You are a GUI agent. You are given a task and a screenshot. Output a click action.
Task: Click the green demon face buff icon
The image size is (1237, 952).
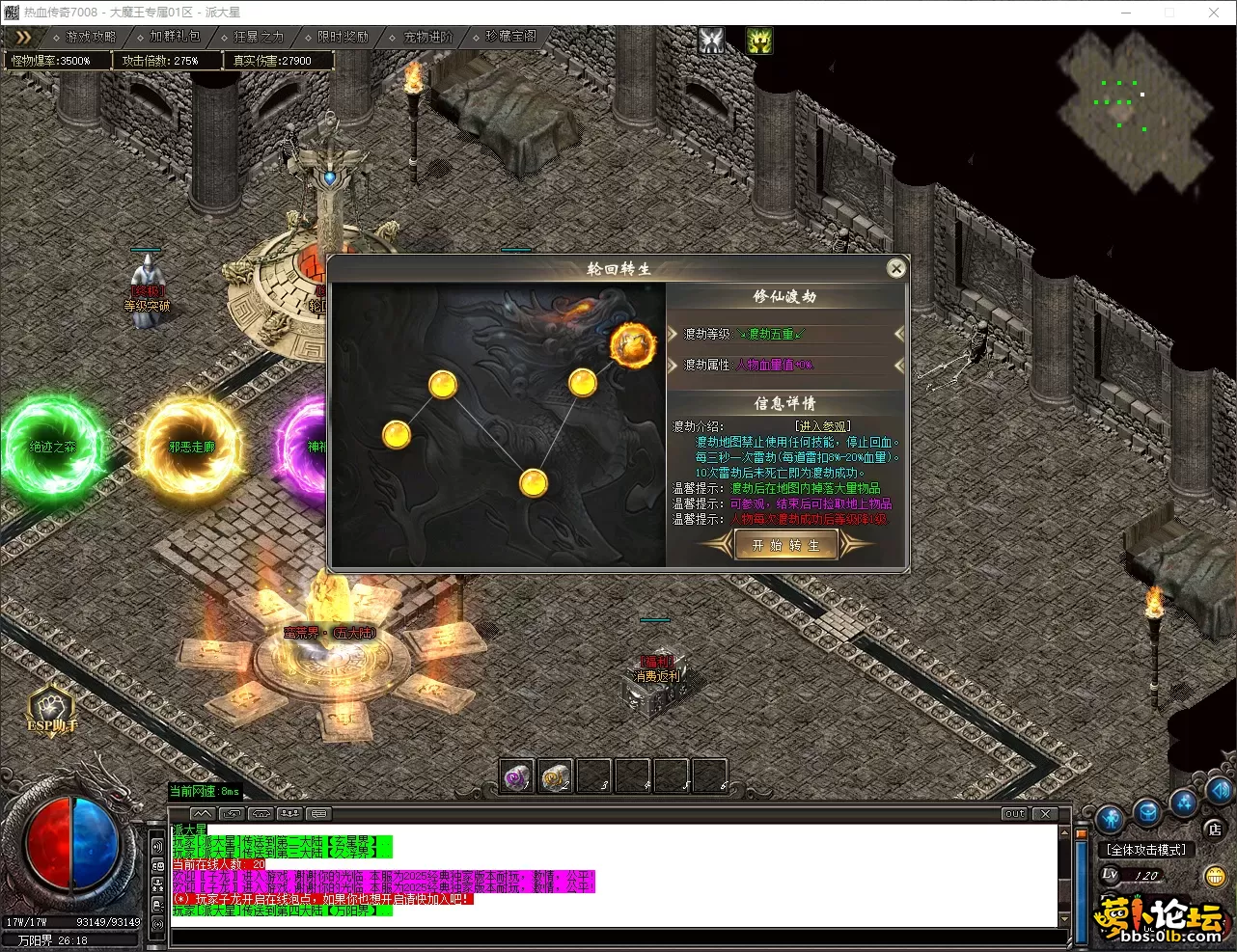coord(759,40)
